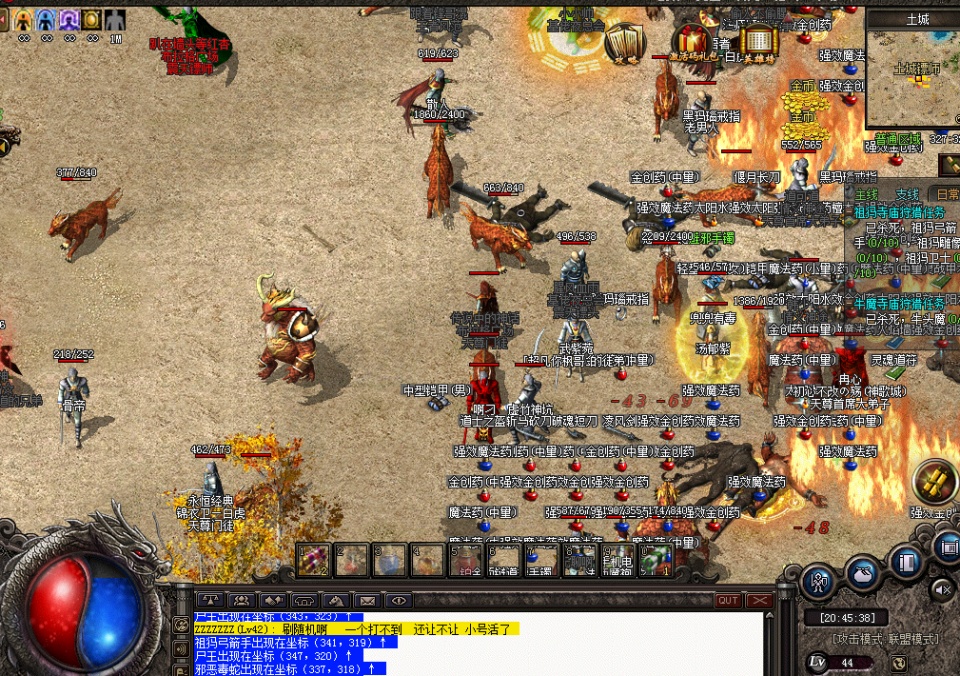Image resolution: width=960 pixels, height=676 pixels.
Task: Toggle the sound speaker icon
Action: click(942, 591)
